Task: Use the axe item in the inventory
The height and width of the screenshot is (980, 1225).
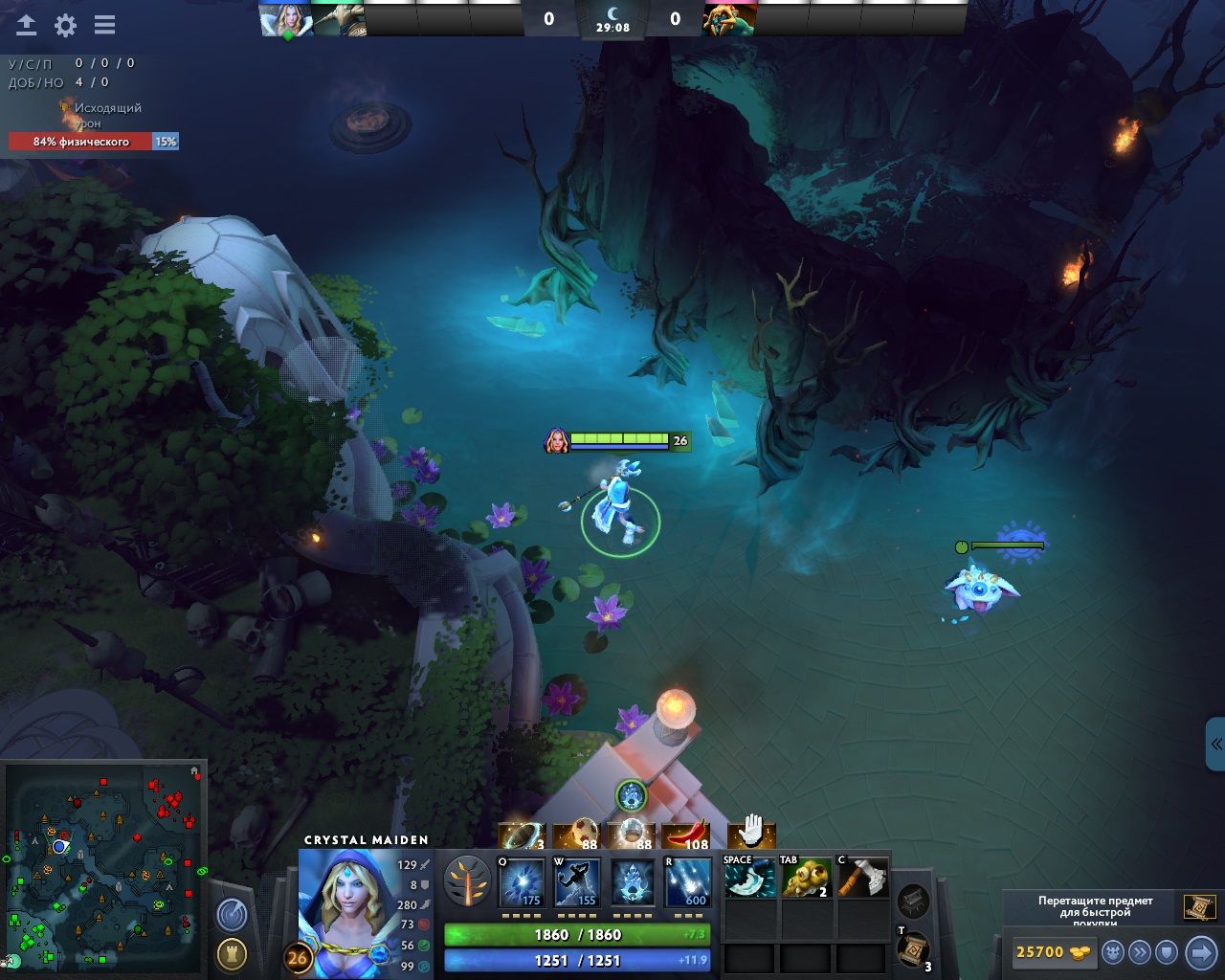Action: click(863, 878)
